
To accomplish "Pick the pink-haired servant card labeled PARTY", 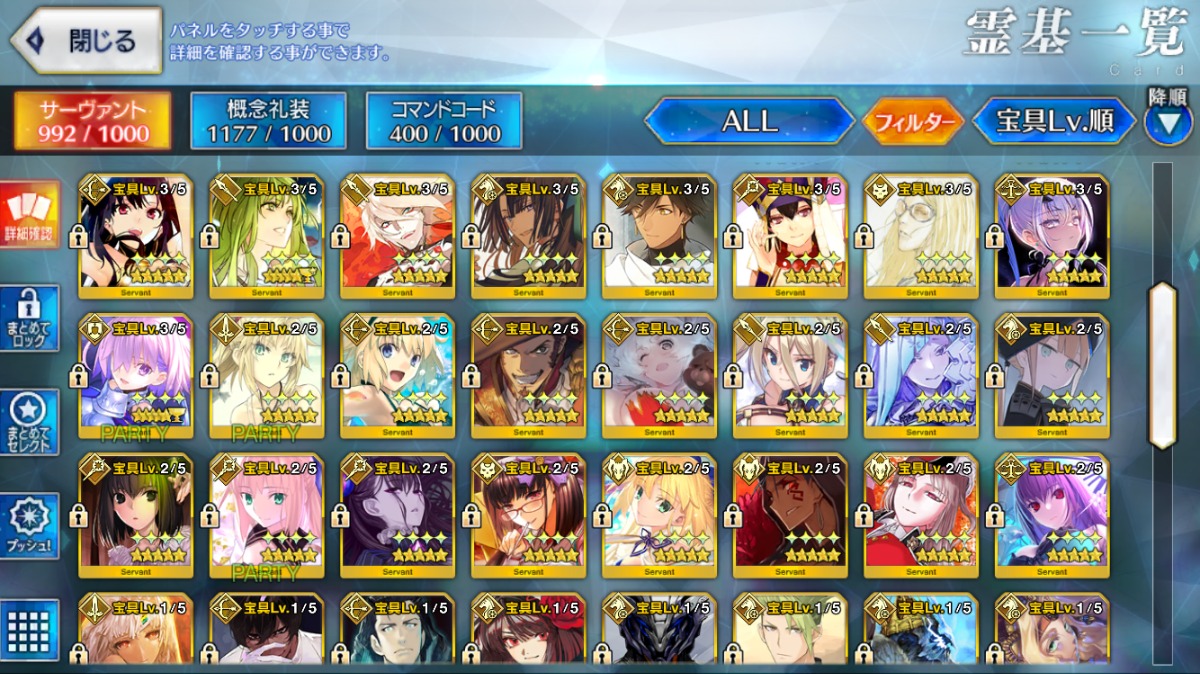I will pos(266,517).
